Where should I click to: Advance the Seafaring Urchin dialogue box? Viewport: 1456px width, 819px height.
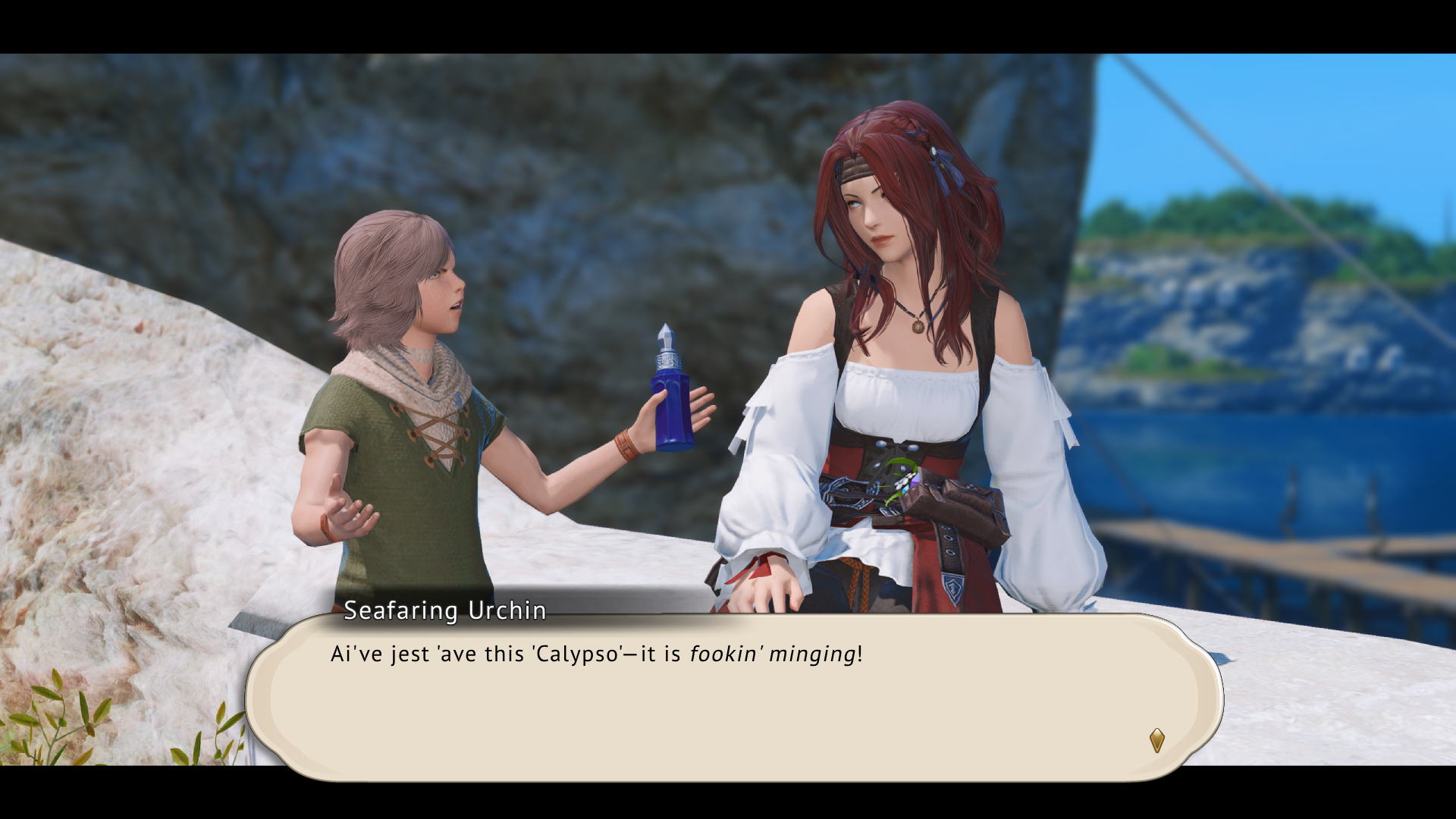733,696
